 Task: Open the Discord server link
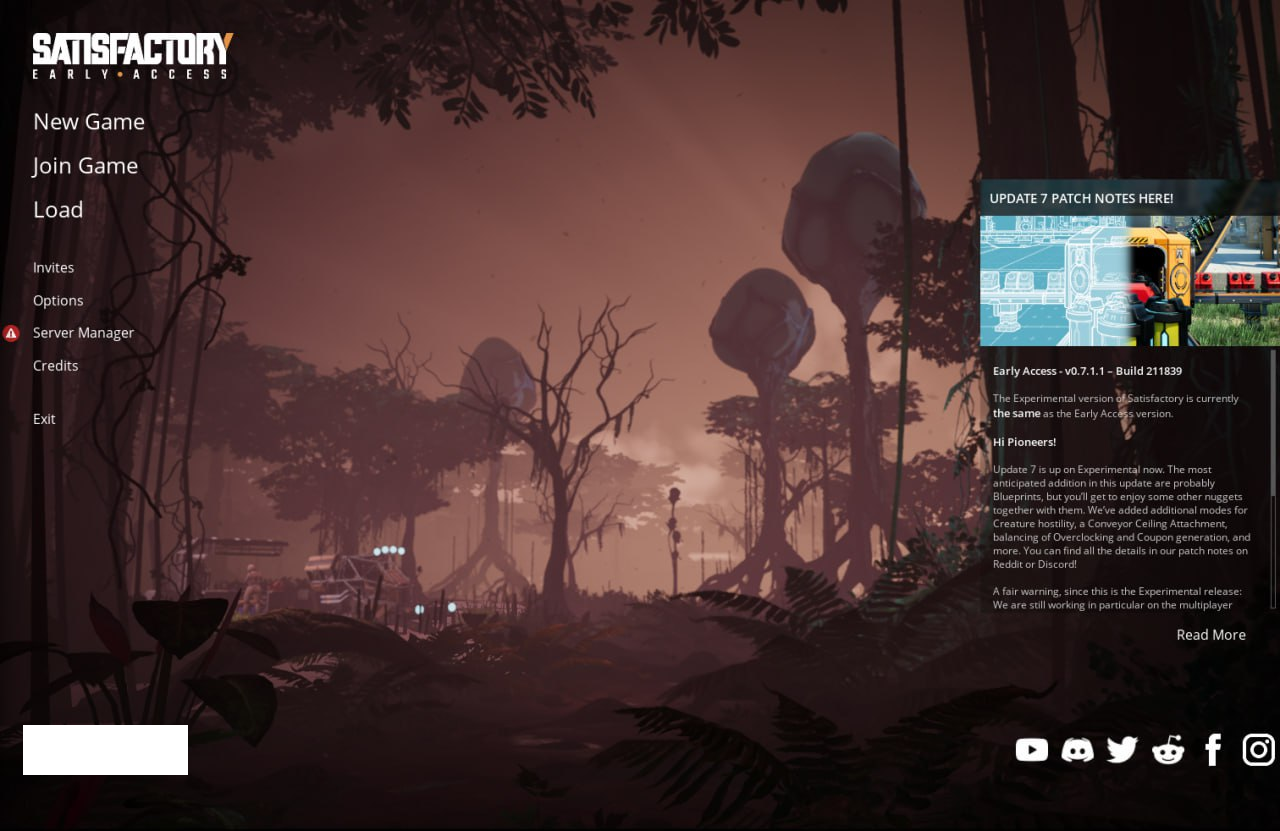[x=1077, y=750]
